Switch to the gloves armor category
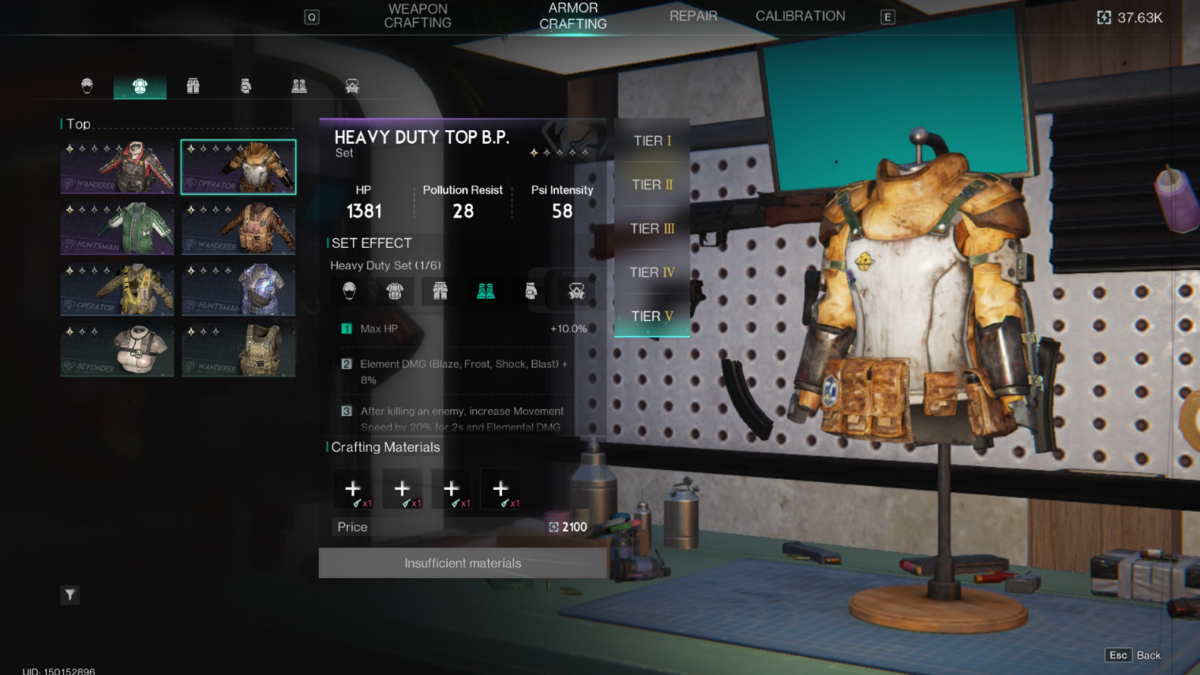 point(246,86)
